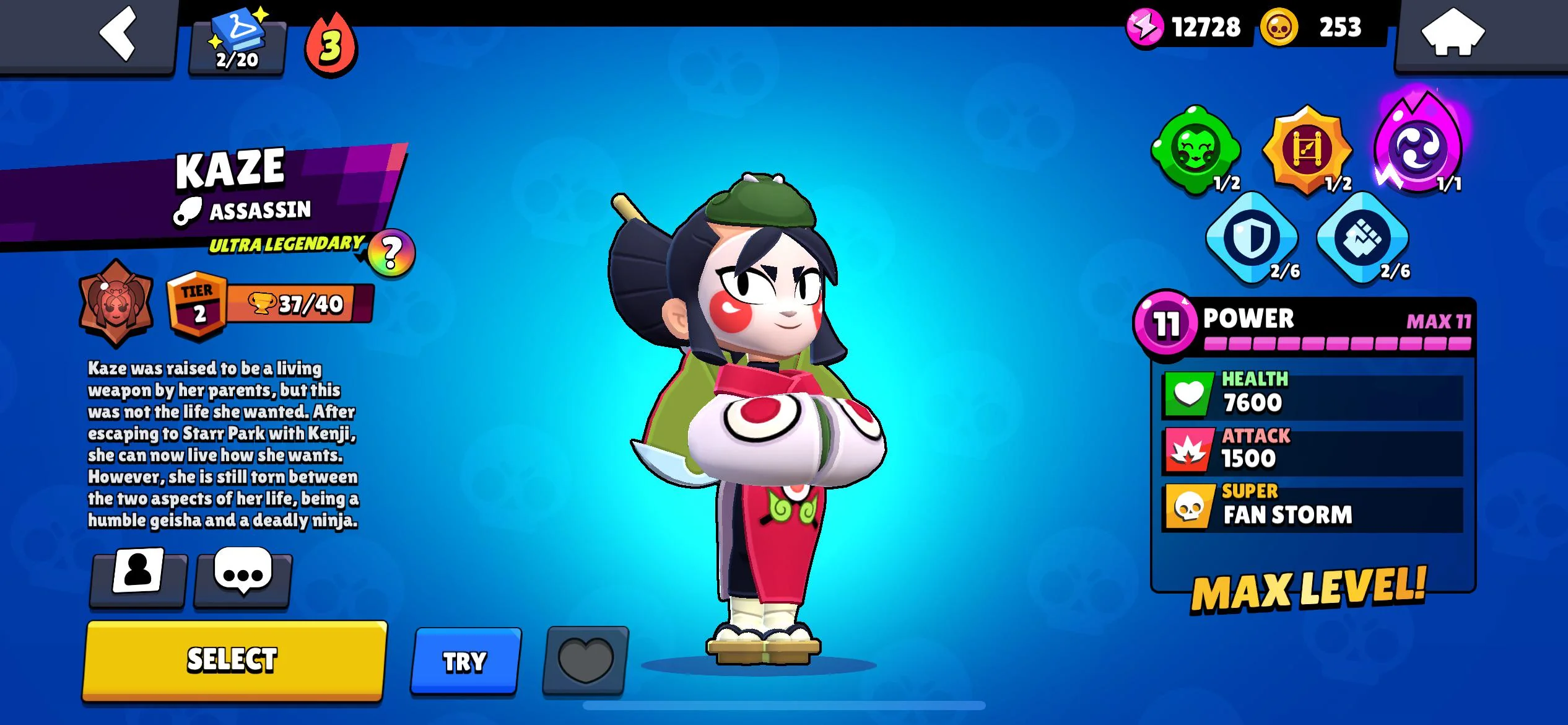This screenshot has width=1568, height=725.
Task: Expand the 2/20 catalog progress panel
Action: [237, 43]
